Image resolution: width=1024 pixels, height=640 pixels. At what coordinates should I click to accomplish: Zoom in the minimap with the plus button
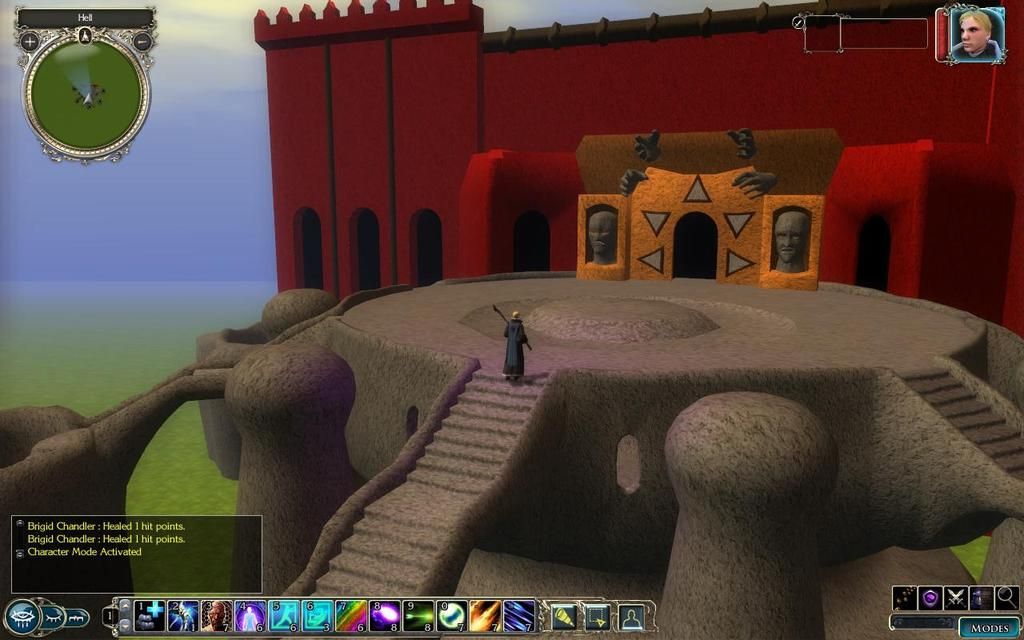pos(30,42)
